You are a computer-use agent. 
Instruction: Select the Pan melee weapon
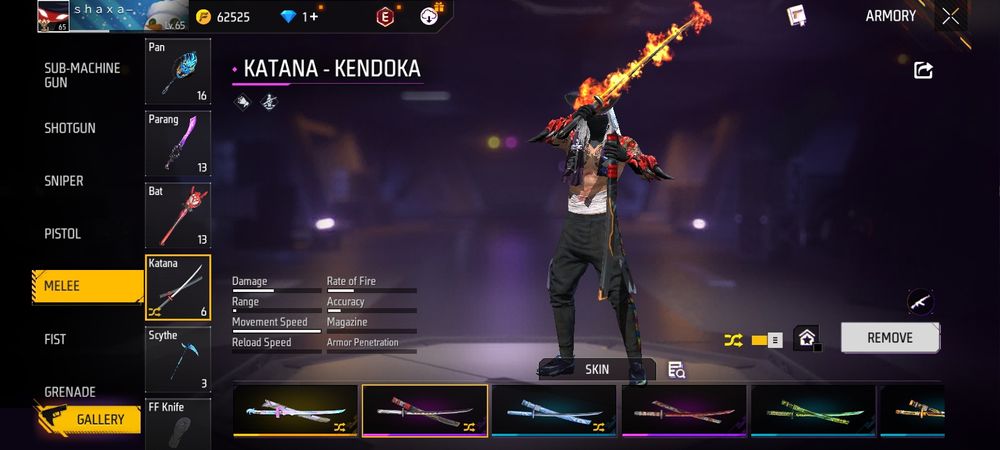(x=178, y=72)
